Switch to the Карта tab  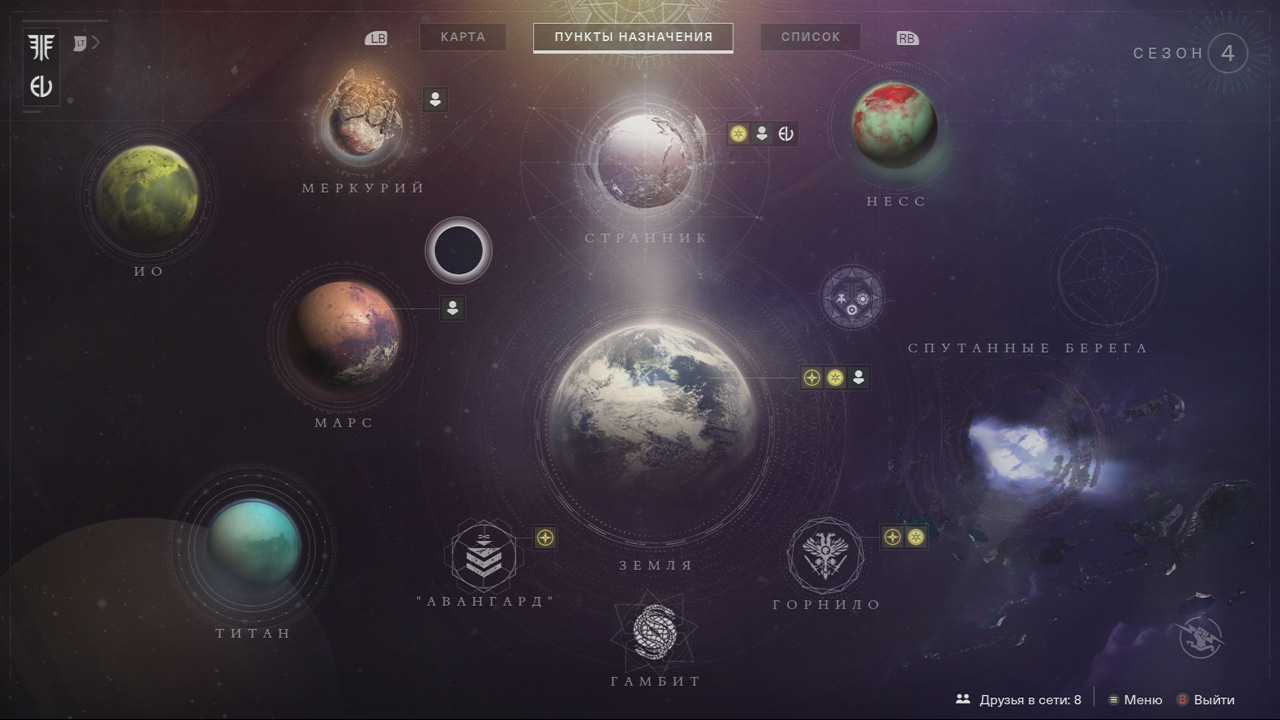click(462, 37)
